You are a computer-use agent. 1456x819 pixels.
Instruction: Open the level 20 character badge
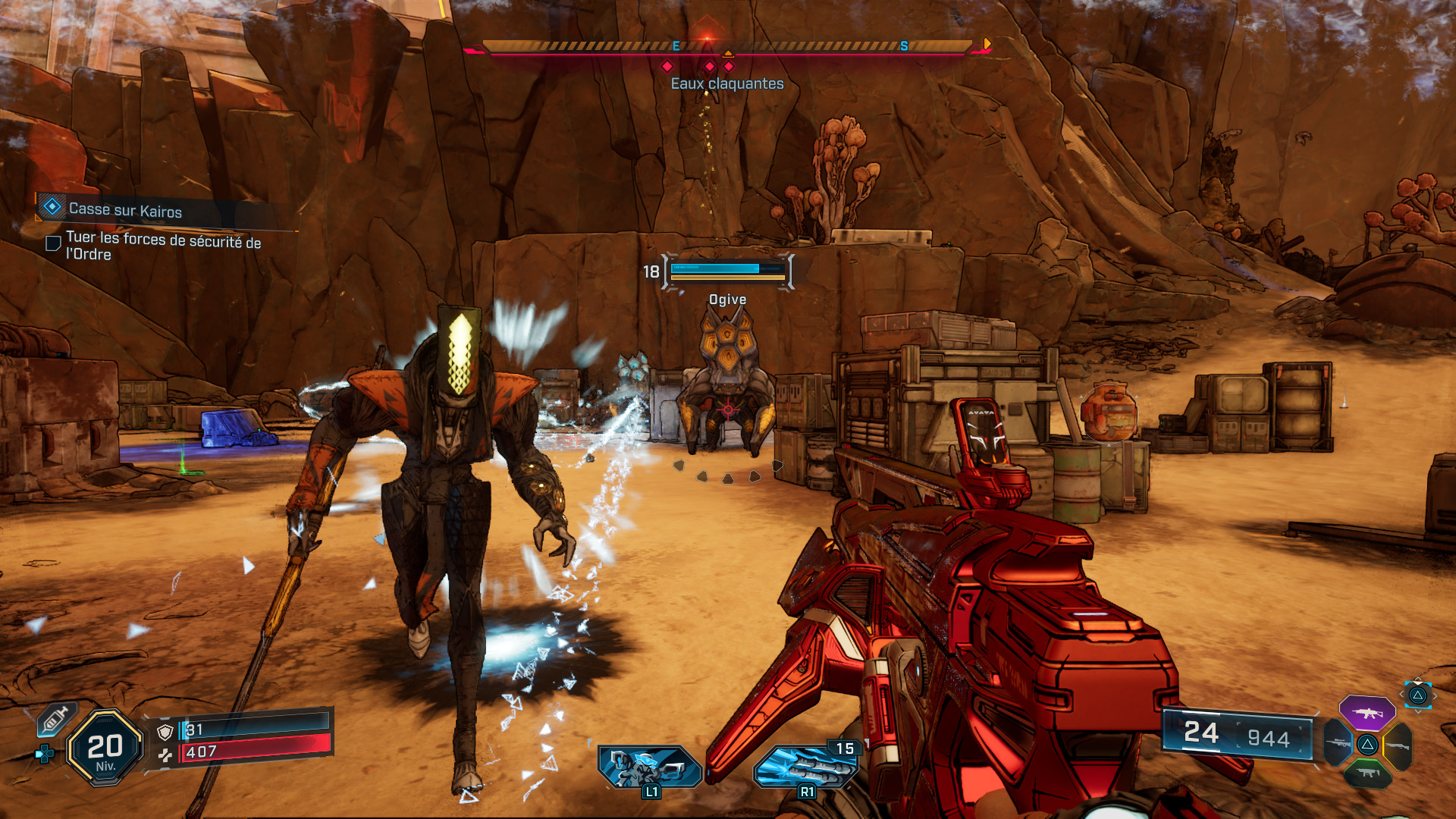click(x=105, y=748)
